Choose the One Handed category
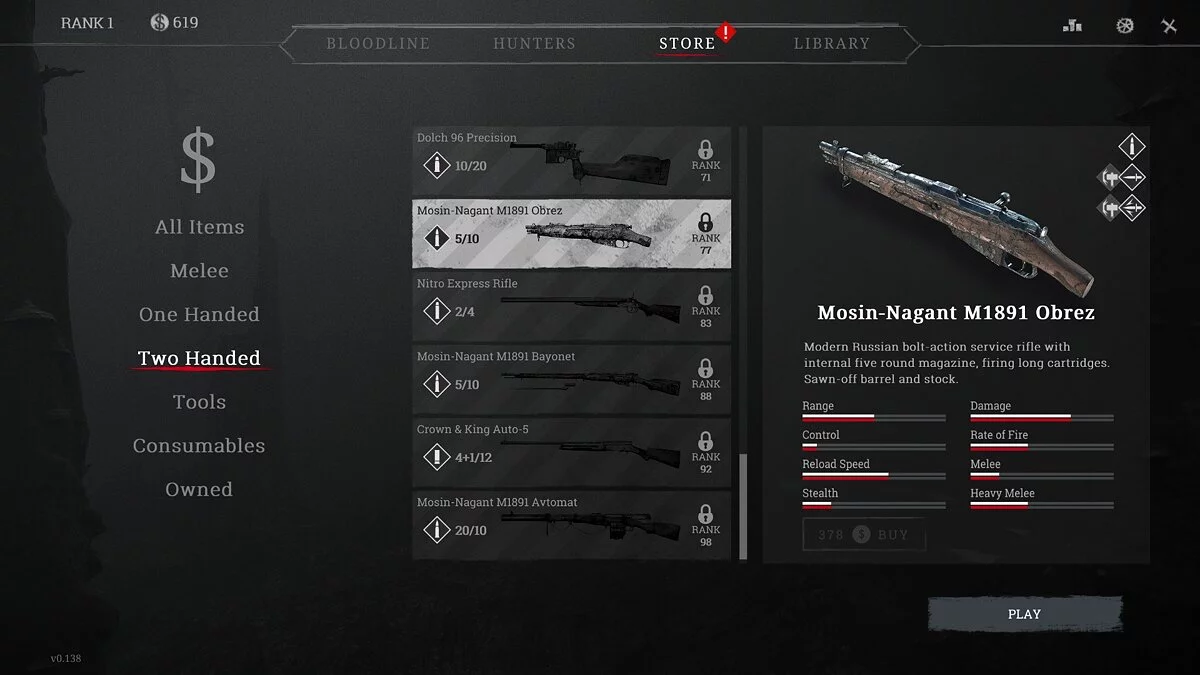The width and height of the screenshot is (1200, 675). click(199, 315)
